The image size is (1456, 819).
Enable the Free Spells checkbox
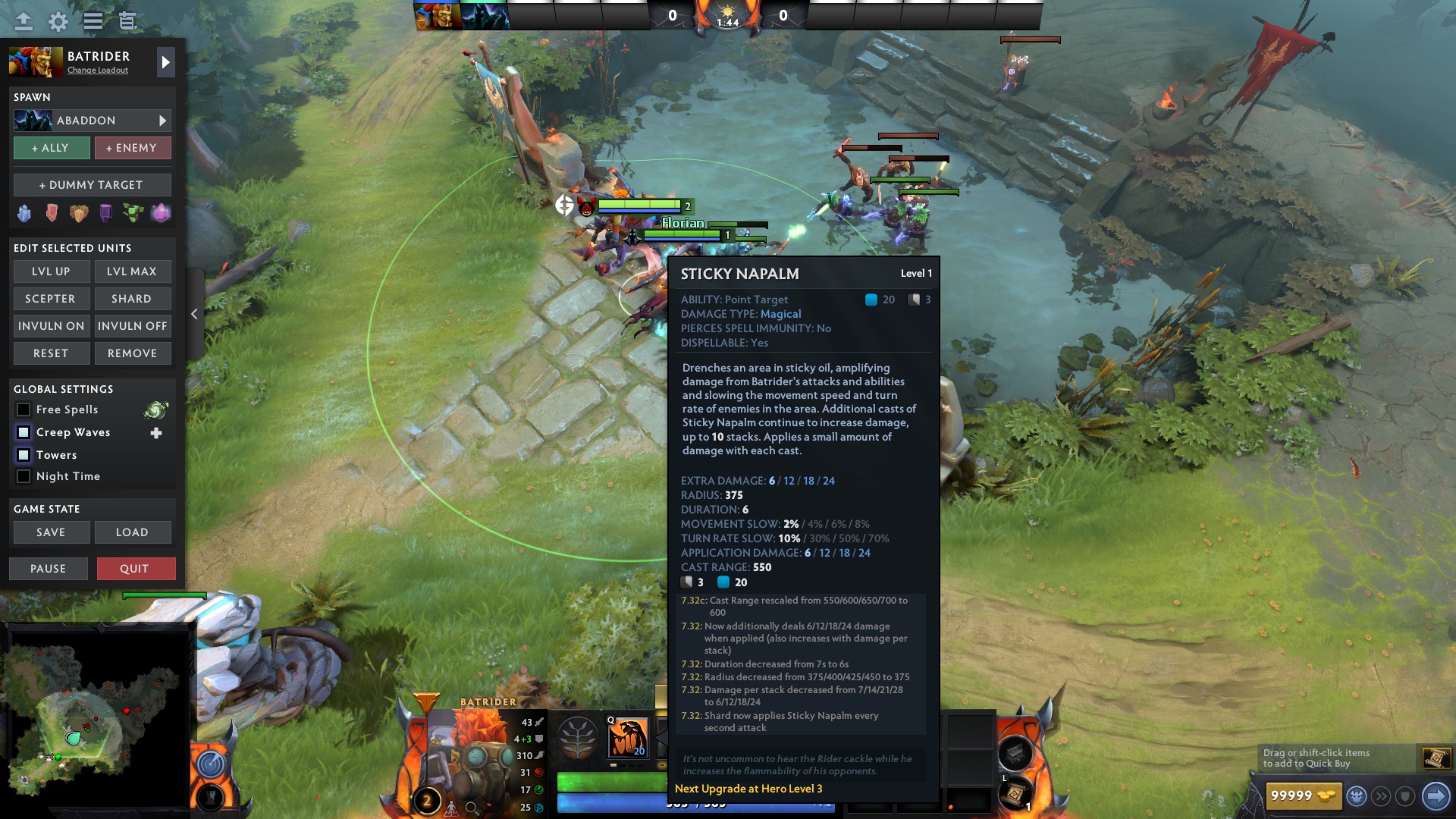(24, 409)
